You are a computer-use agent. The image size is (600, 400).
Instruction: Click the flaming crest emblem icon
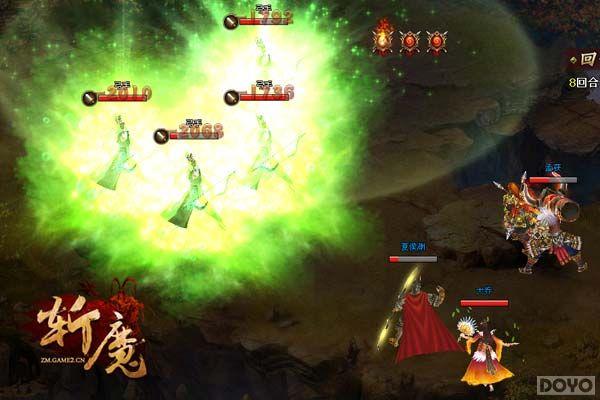(384, 39)
